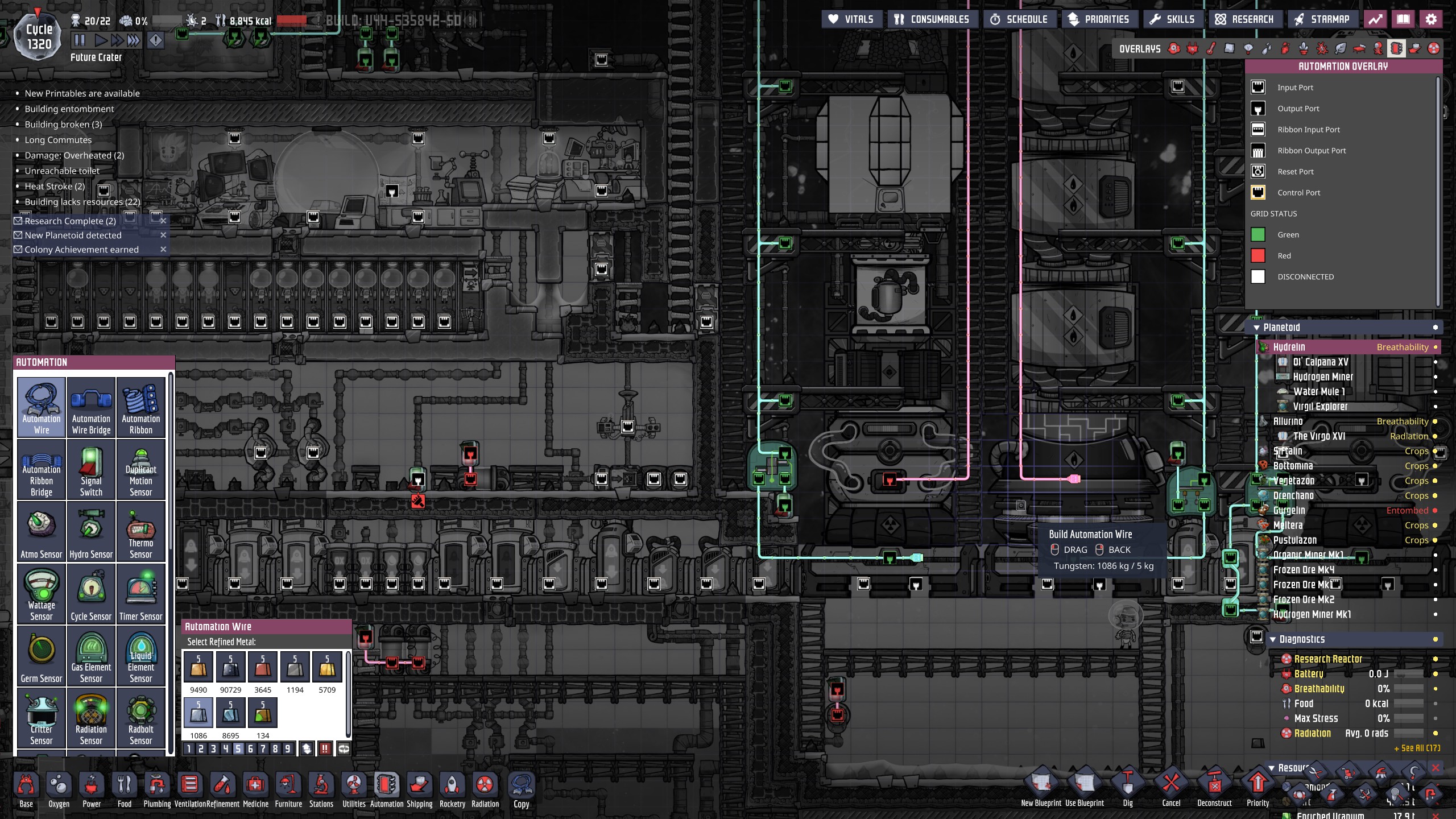This screenshot has height=819, width=1456.
Task: Select the Signal Switch tool
Action: (91, 469)
